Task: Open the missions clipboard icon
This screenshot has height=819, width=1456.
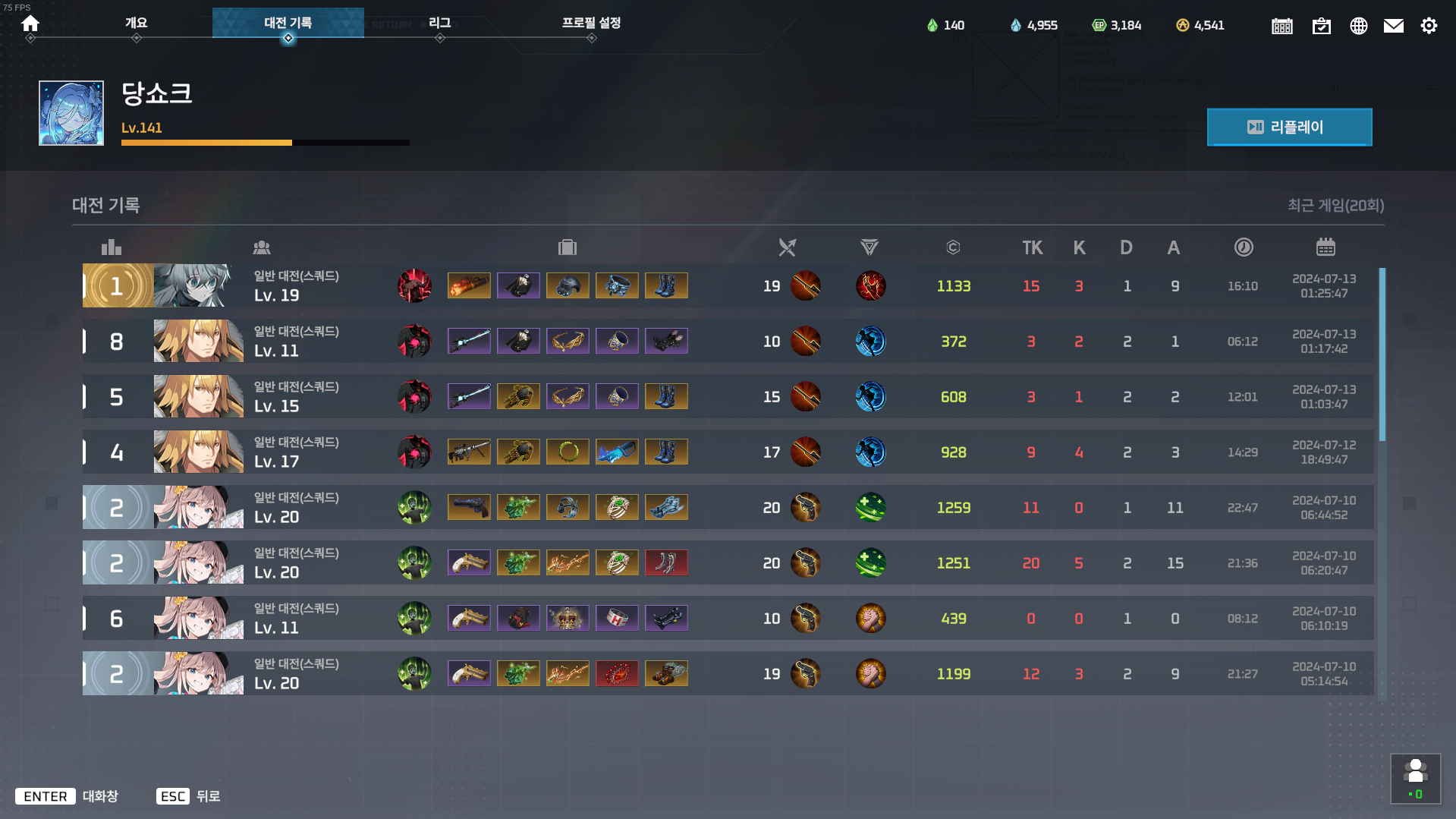Action: [1322, 25]
